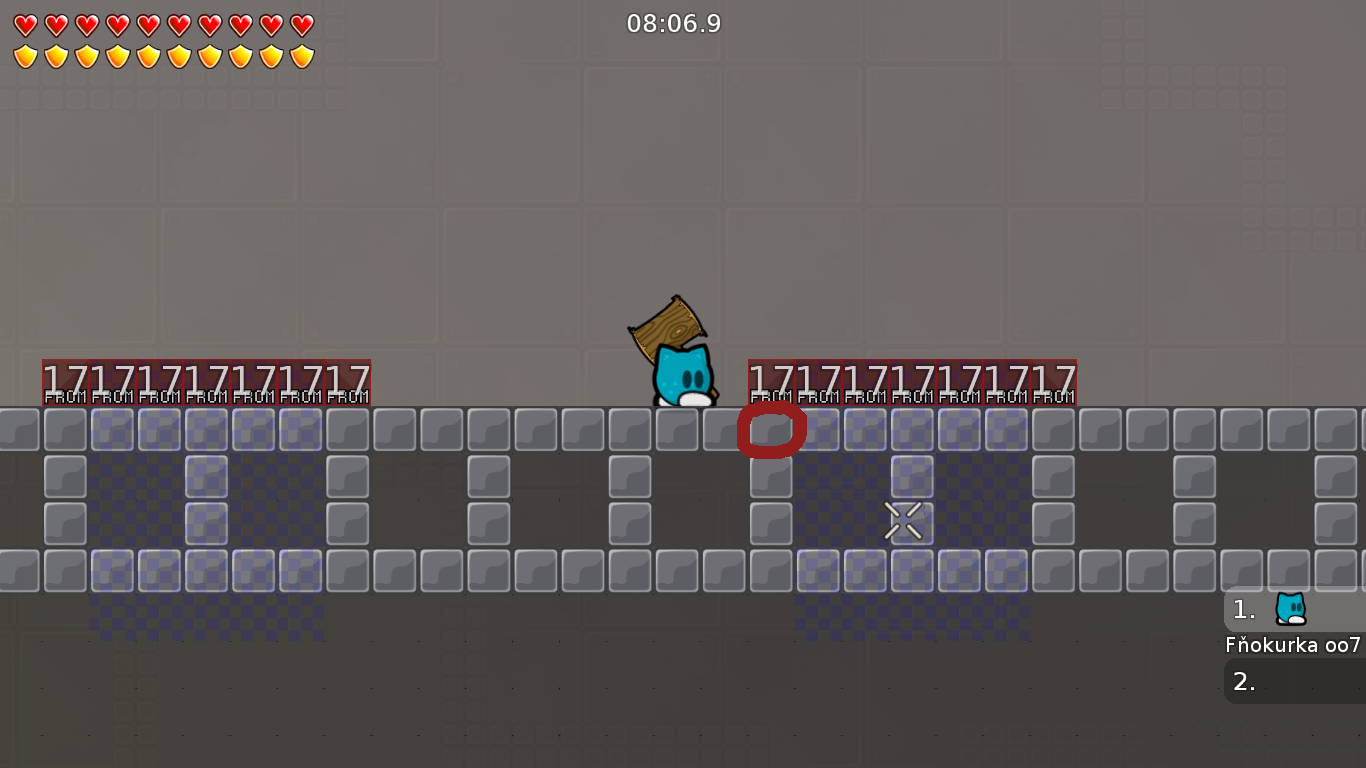Click the "Fňokurka oo7" player name
Image resolution: width=1366 pixels, height=768 pixels.
click(1293, 645)
